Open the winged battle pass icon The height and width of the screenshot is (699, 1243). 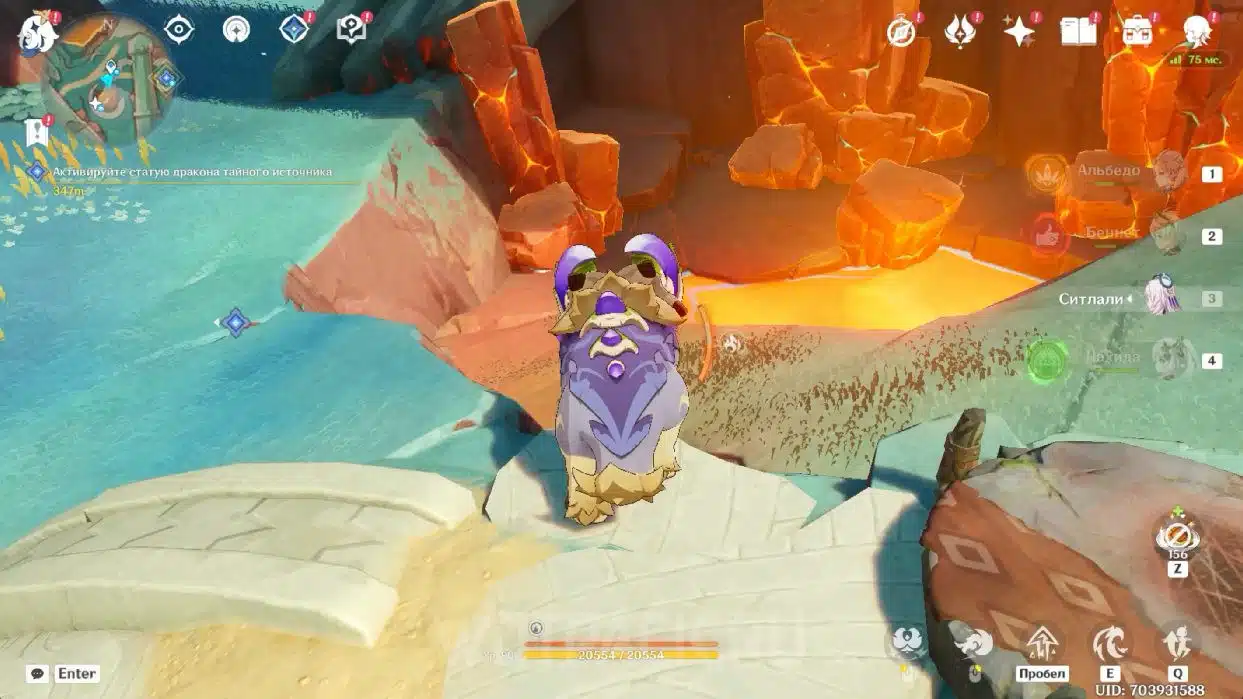pyautogui.click(x=960, y=32)
